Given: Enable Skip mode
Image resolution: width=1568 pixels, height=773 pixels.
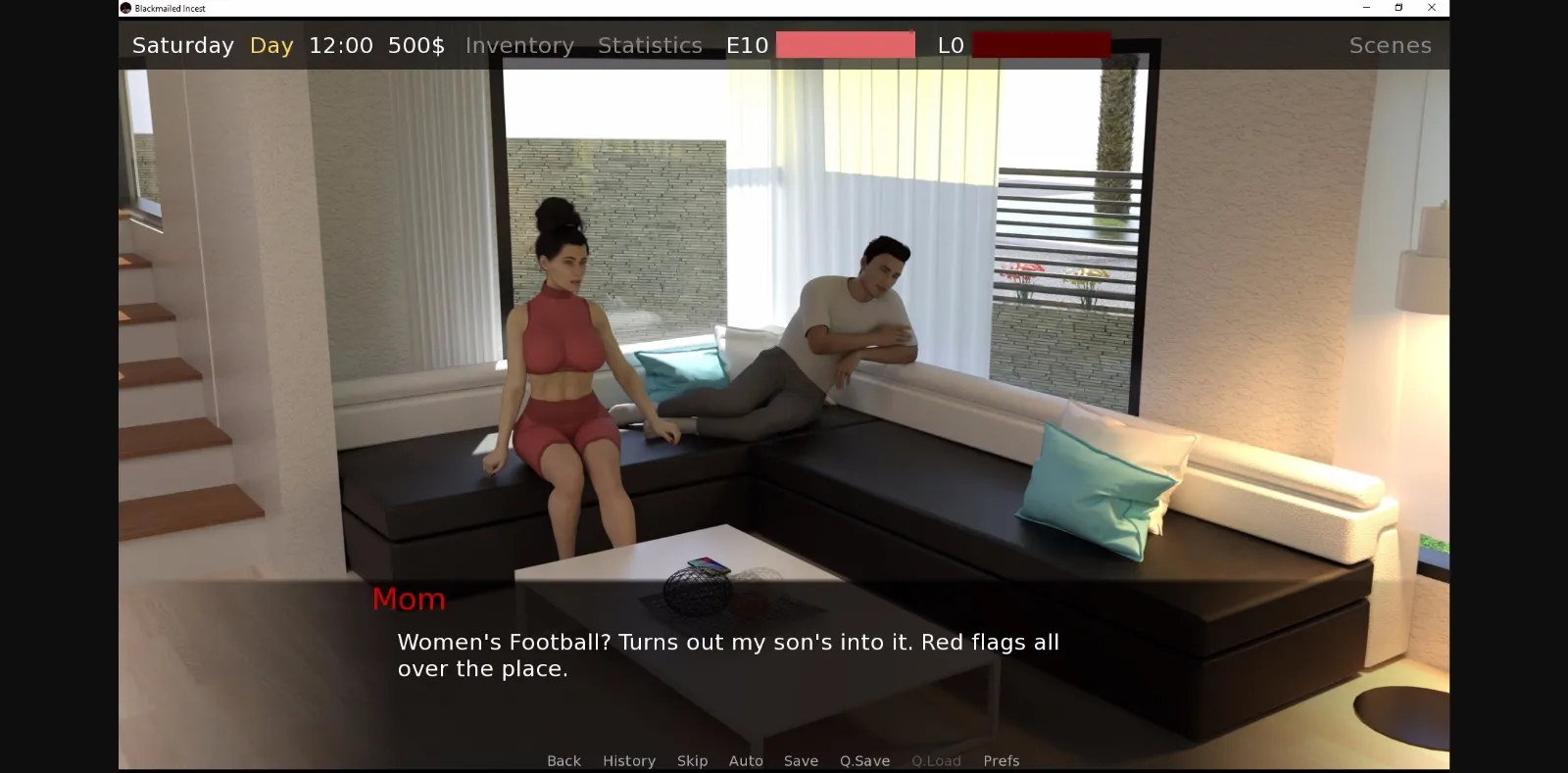Looking at the screenshot, I should (x=692, y=760).
